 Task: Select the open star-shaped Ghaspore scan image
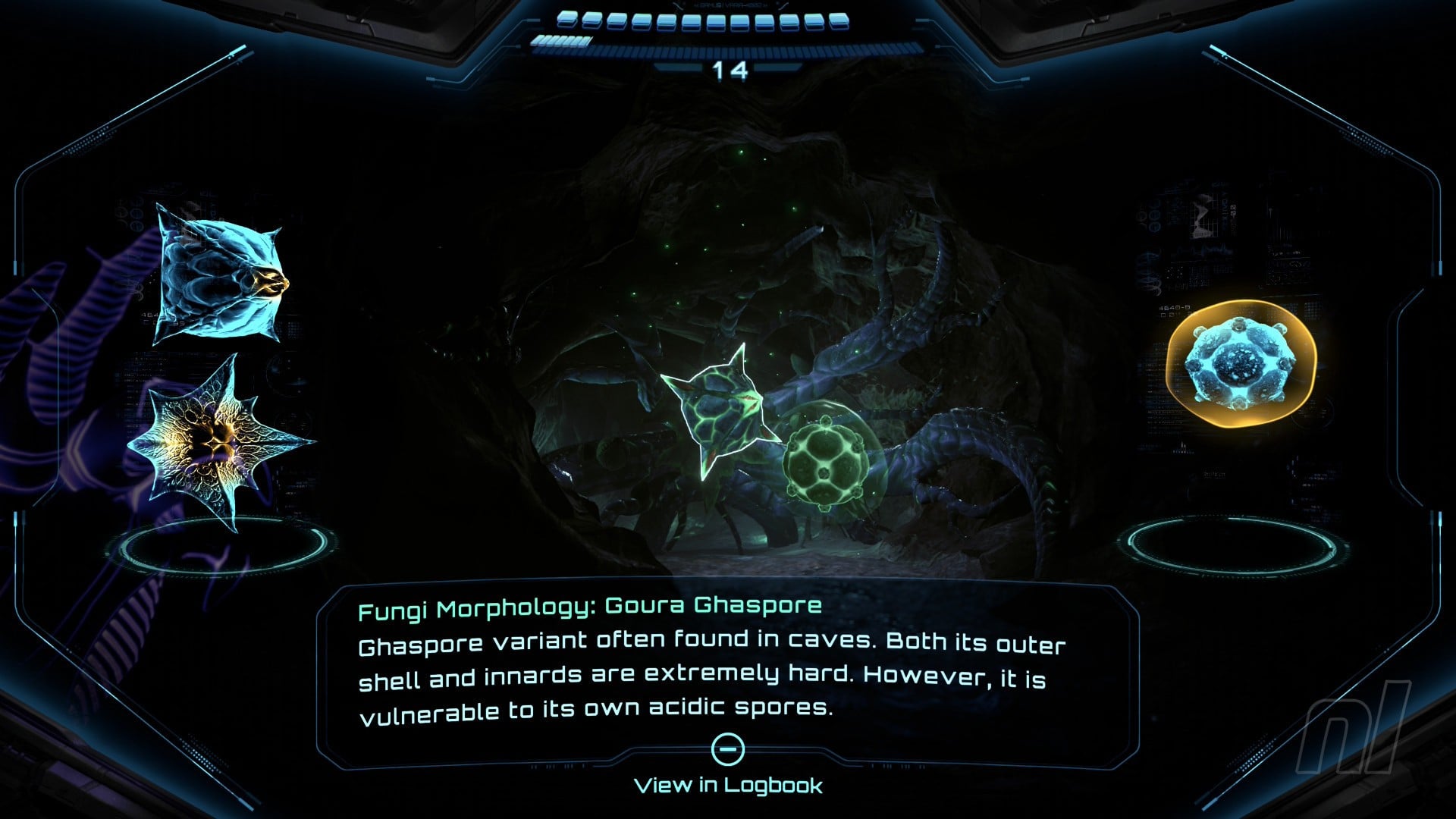(216, 445)
